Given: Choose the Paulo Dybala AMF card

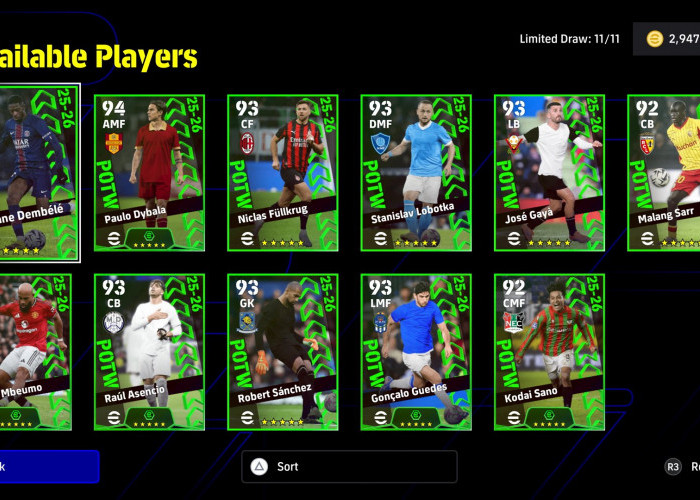Looking at the screenshot, I should (150, 172).
